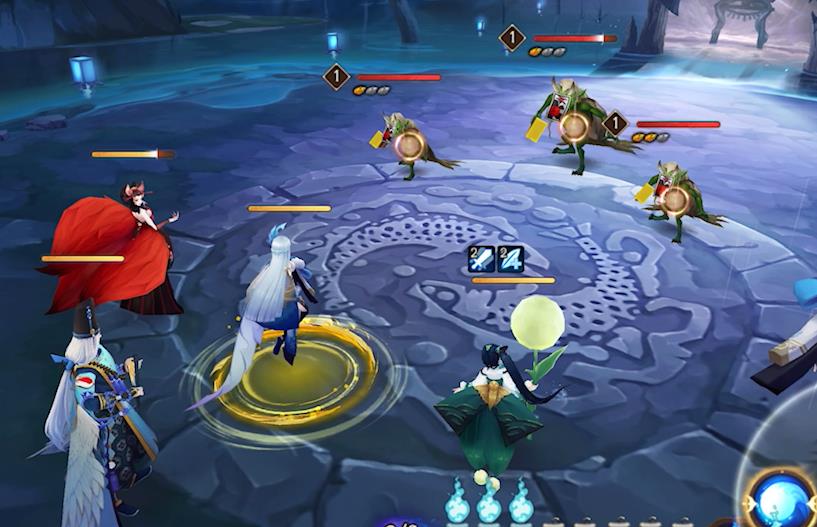
Task: Inspect the sword attack buff icon
Action: 482,259
